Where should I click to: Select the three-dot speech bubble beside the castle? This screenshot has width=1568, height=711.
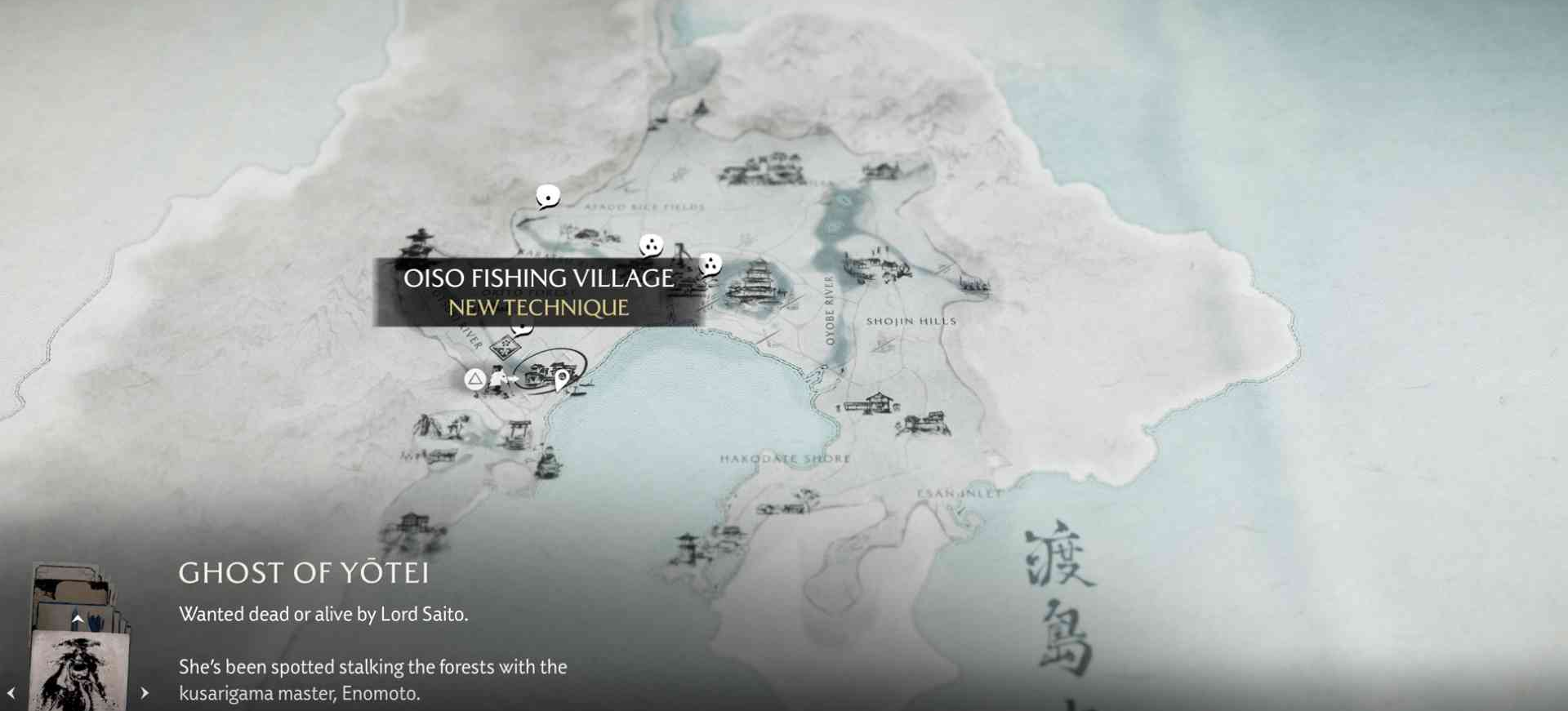click(710, 264)
